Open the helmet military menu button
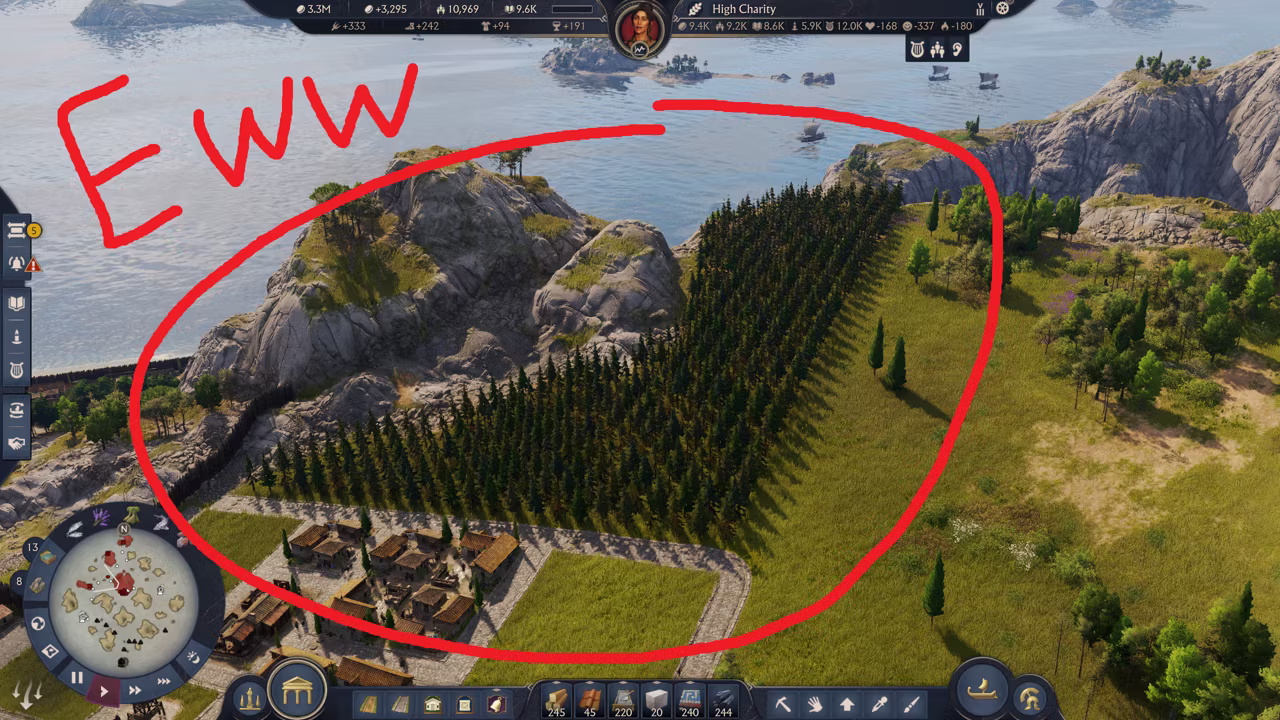Screen dimensions: 1280x720 tap(1030, 697)
